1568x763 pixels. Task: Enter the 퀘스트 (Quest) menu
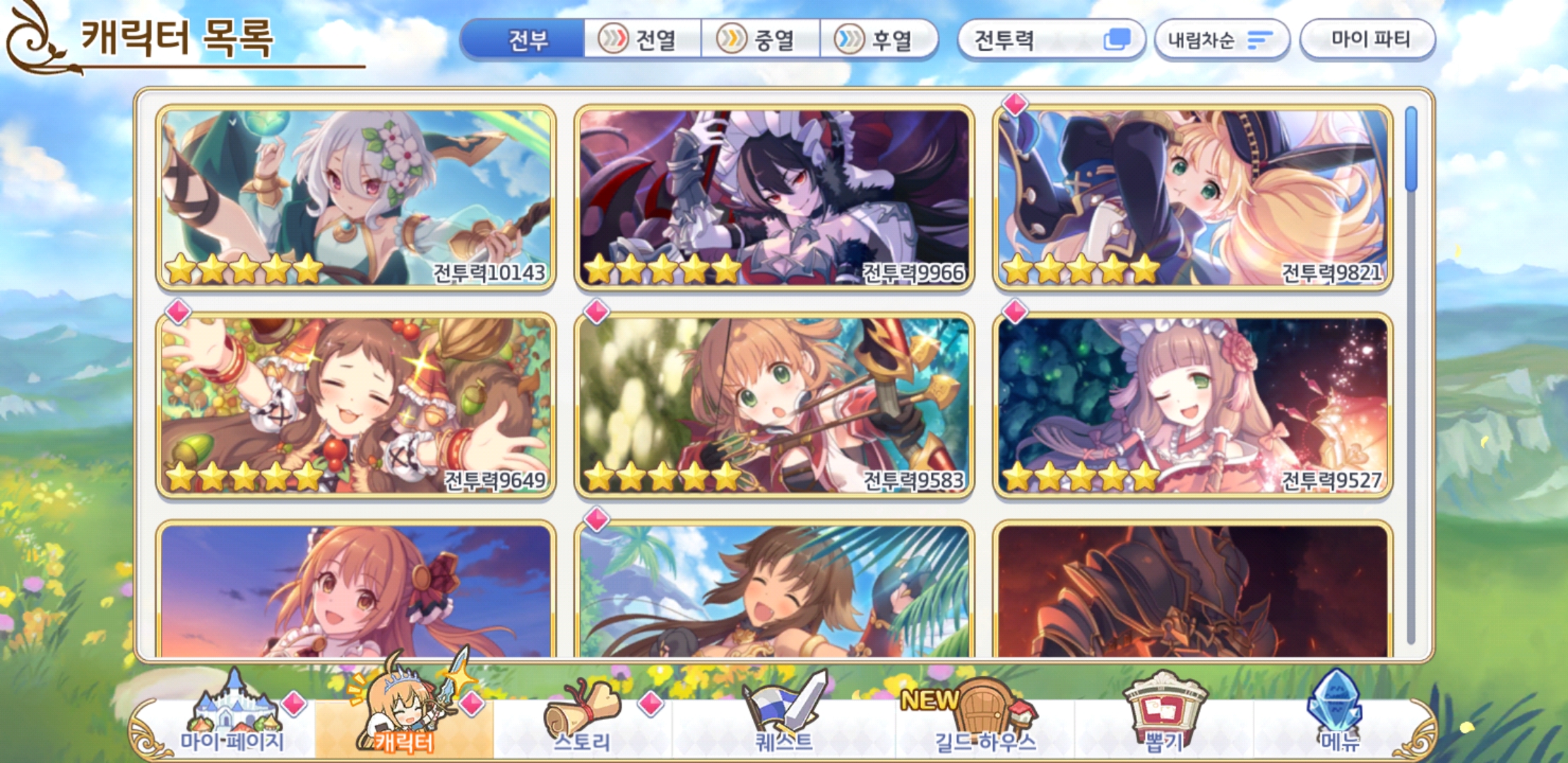click(784, 721)
